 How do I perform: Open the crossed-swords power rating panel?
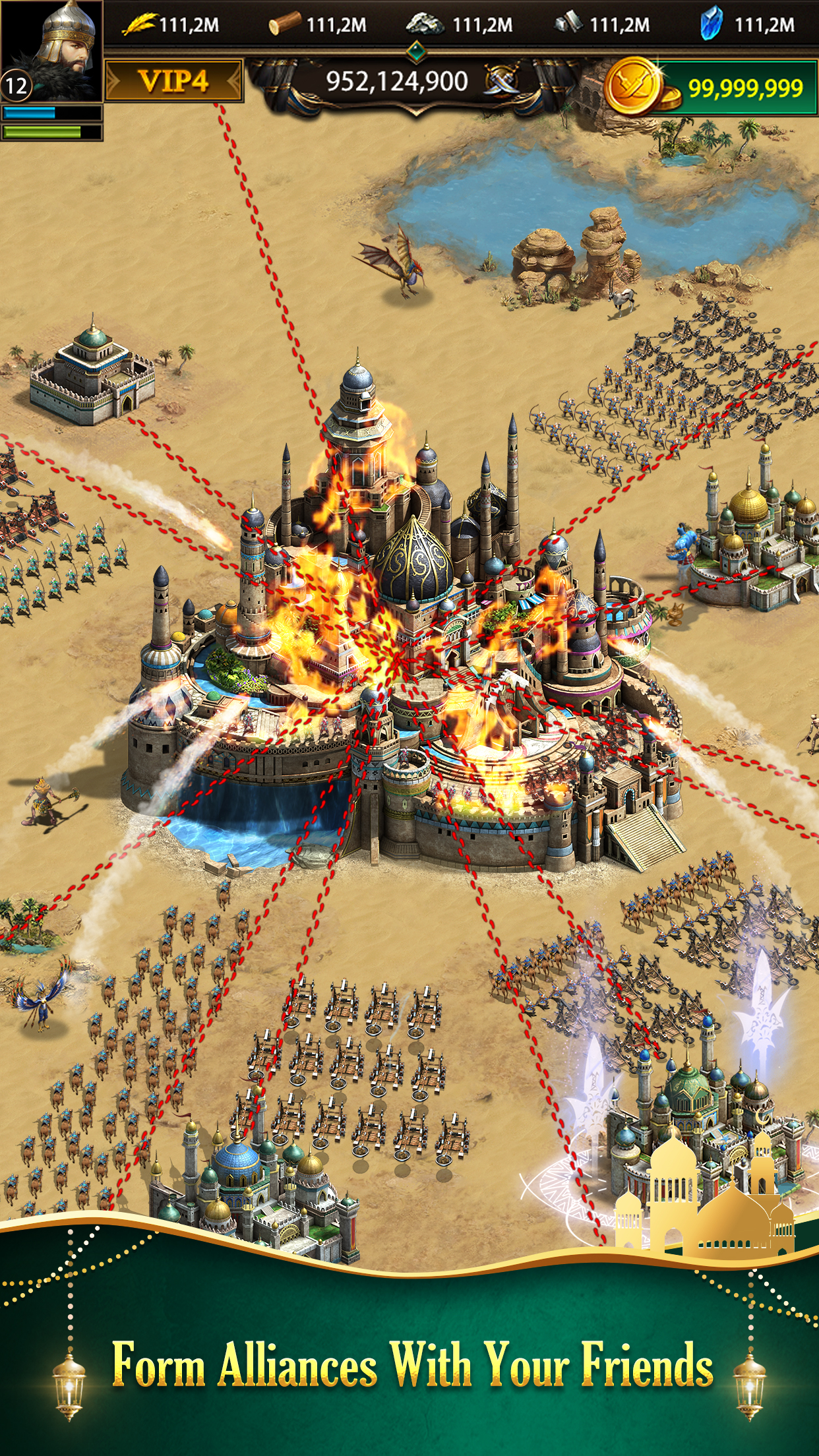[x=415, y=82]
